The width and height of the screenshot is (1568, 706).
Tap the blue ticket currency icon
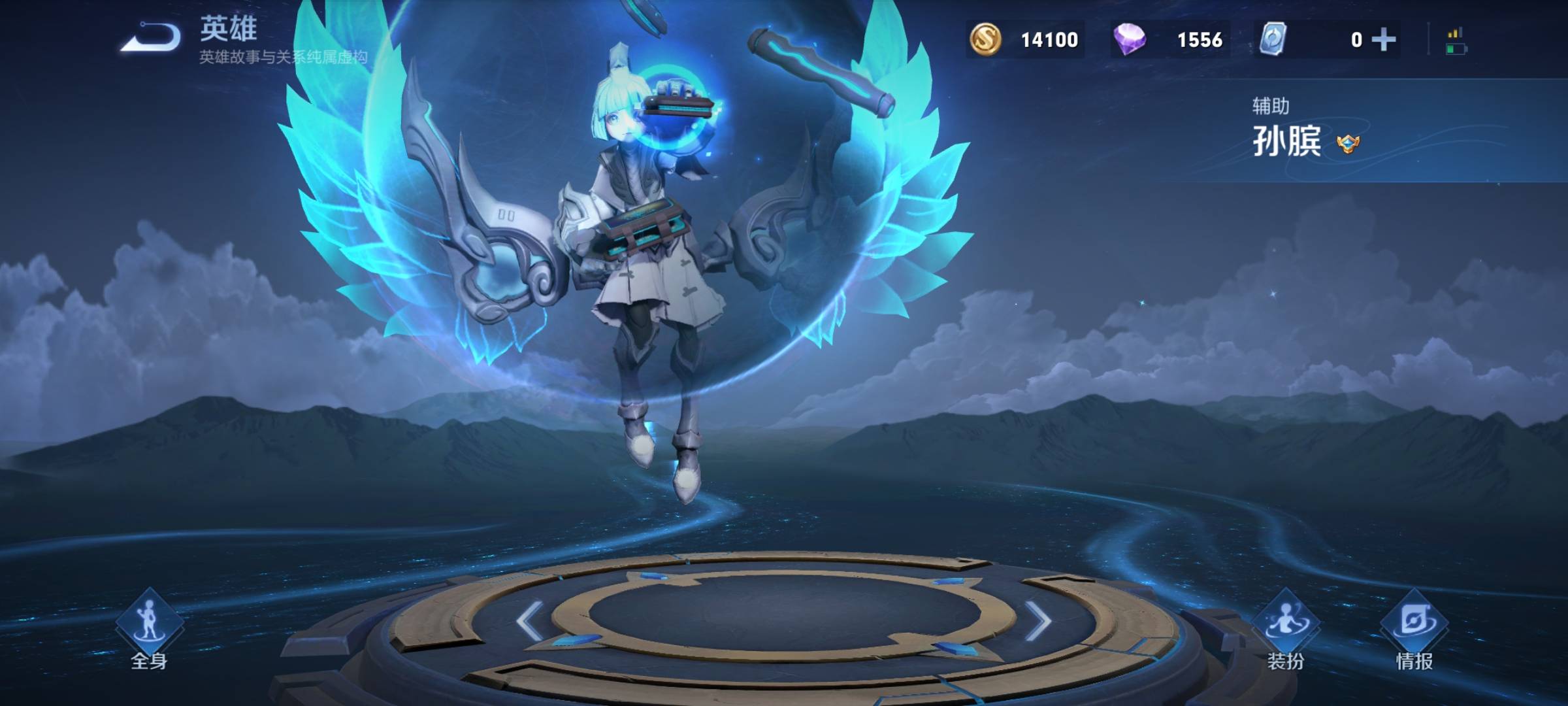coord(1273,39)
